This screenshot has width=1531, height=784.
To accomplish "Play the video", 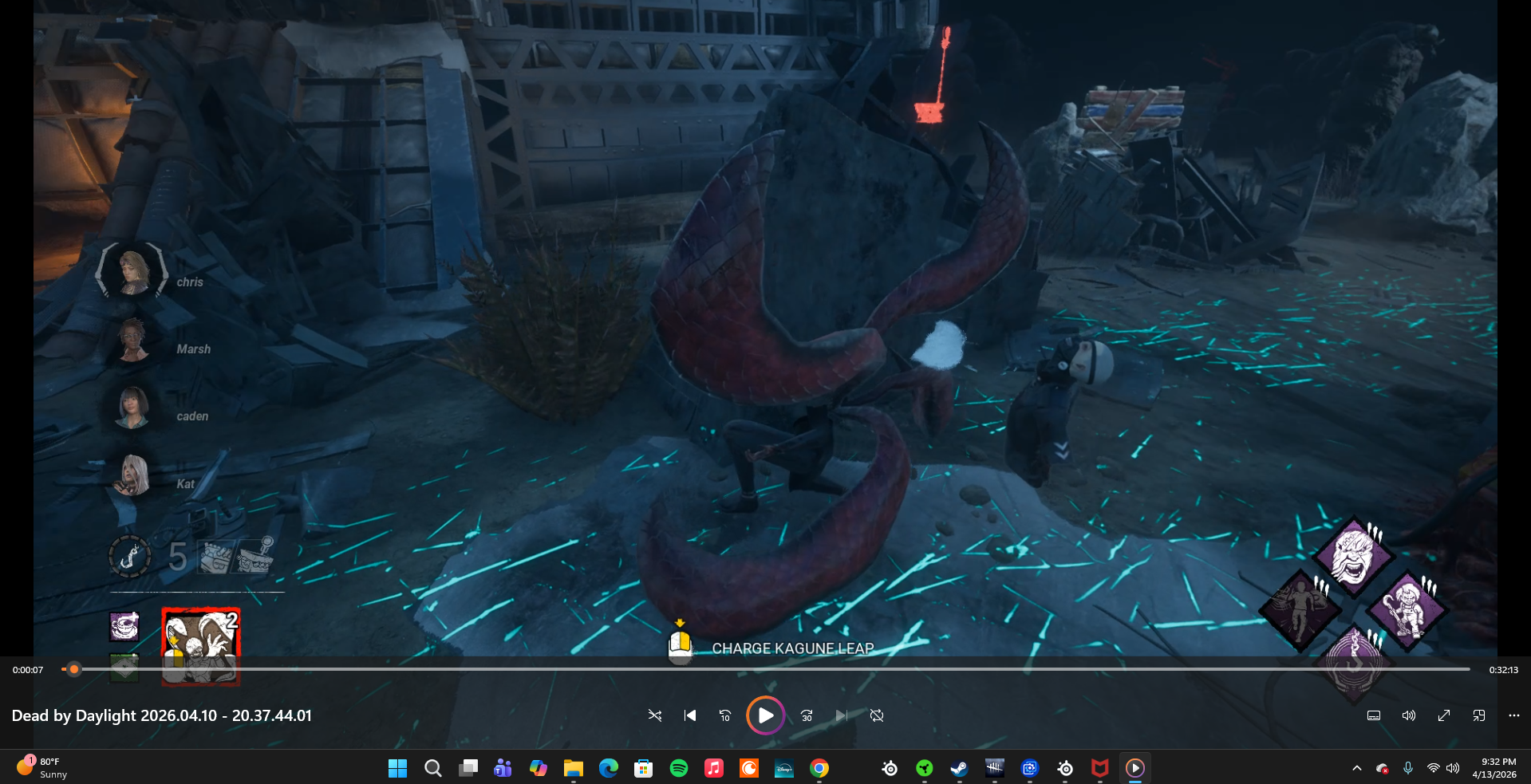I will pos(765,715).
